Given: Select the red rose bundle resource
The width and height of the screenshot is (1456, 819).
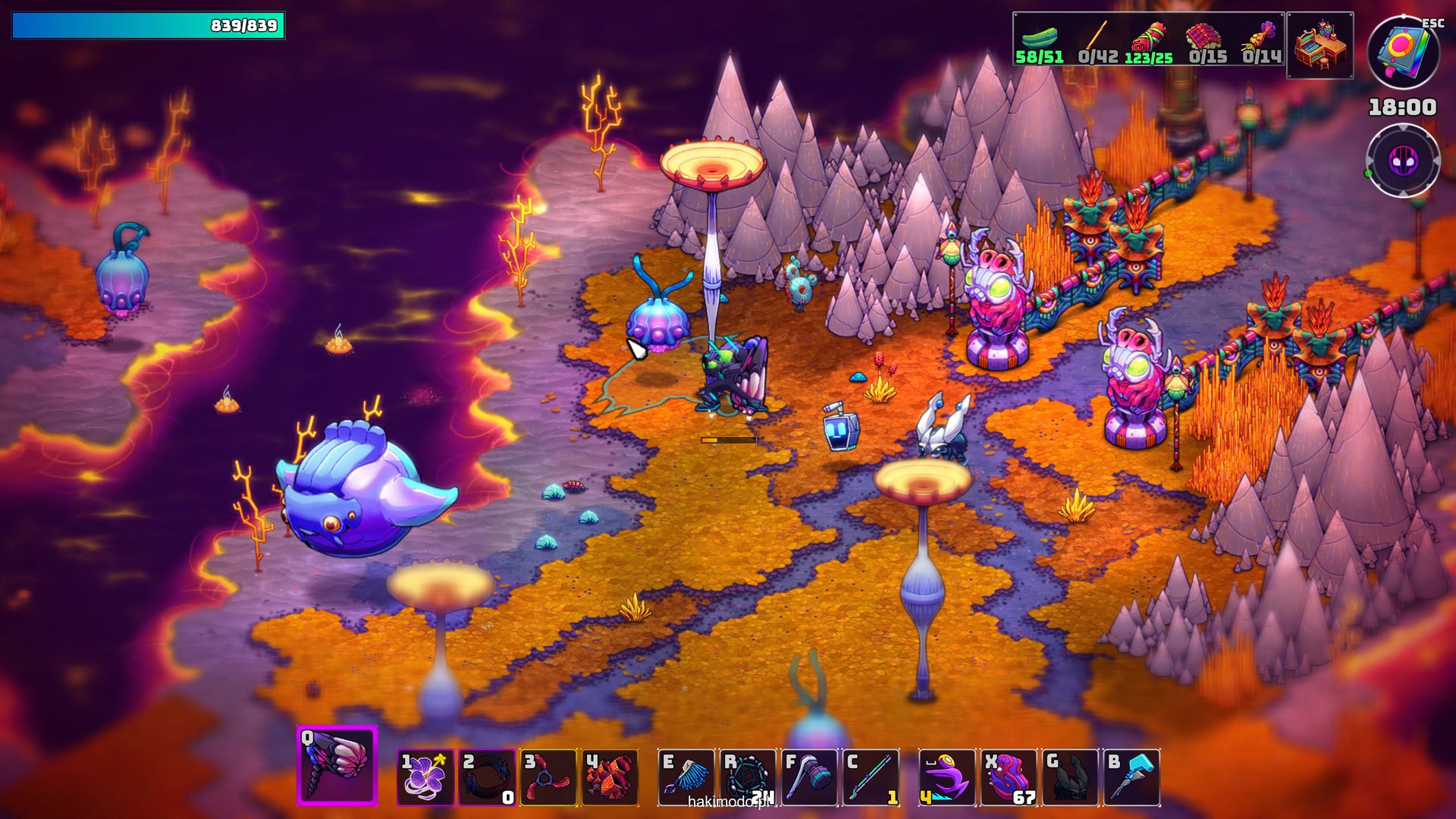Looking at the screenshot, I should [1150, 38].
